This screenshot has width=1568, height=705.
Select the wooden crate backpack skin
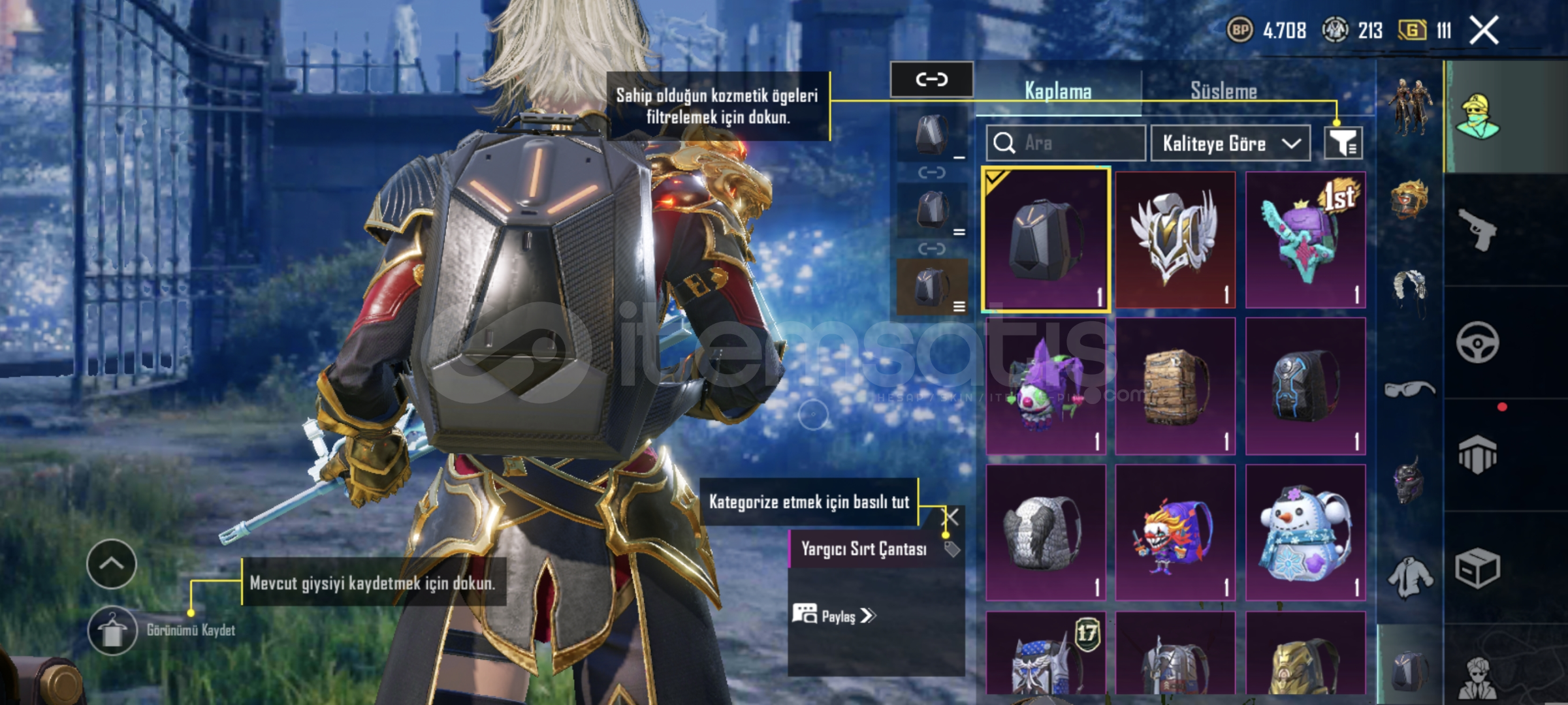click(x=1176, y=386)
